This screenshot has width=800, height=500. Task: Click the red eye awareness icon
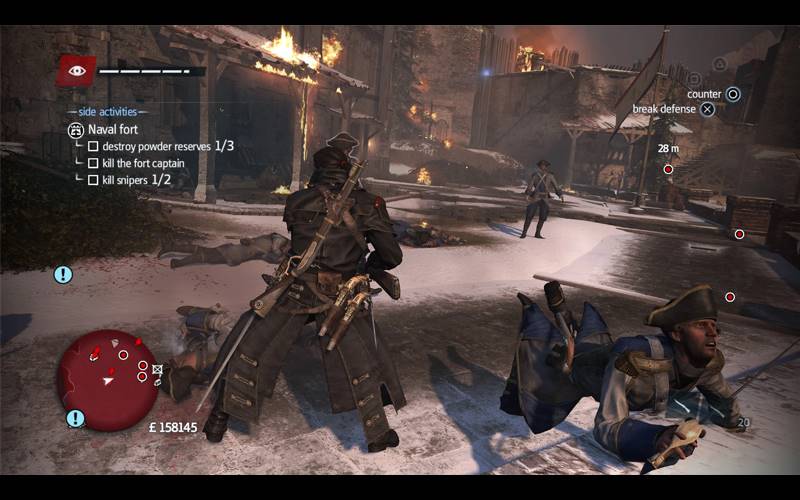76,70
